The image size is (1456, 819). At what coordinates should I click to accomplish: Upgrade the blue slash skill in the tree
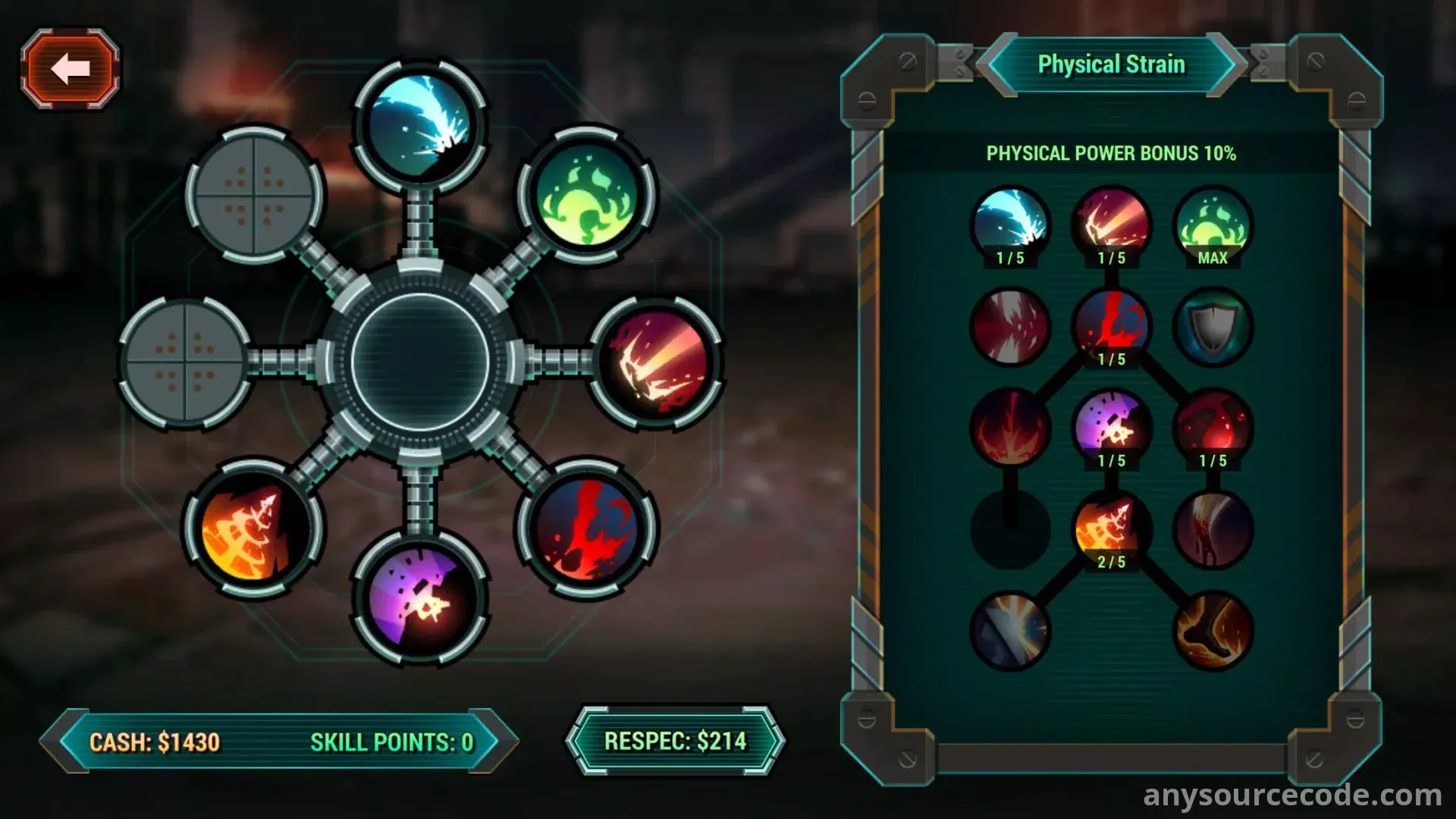click(x=1010, y=226)
